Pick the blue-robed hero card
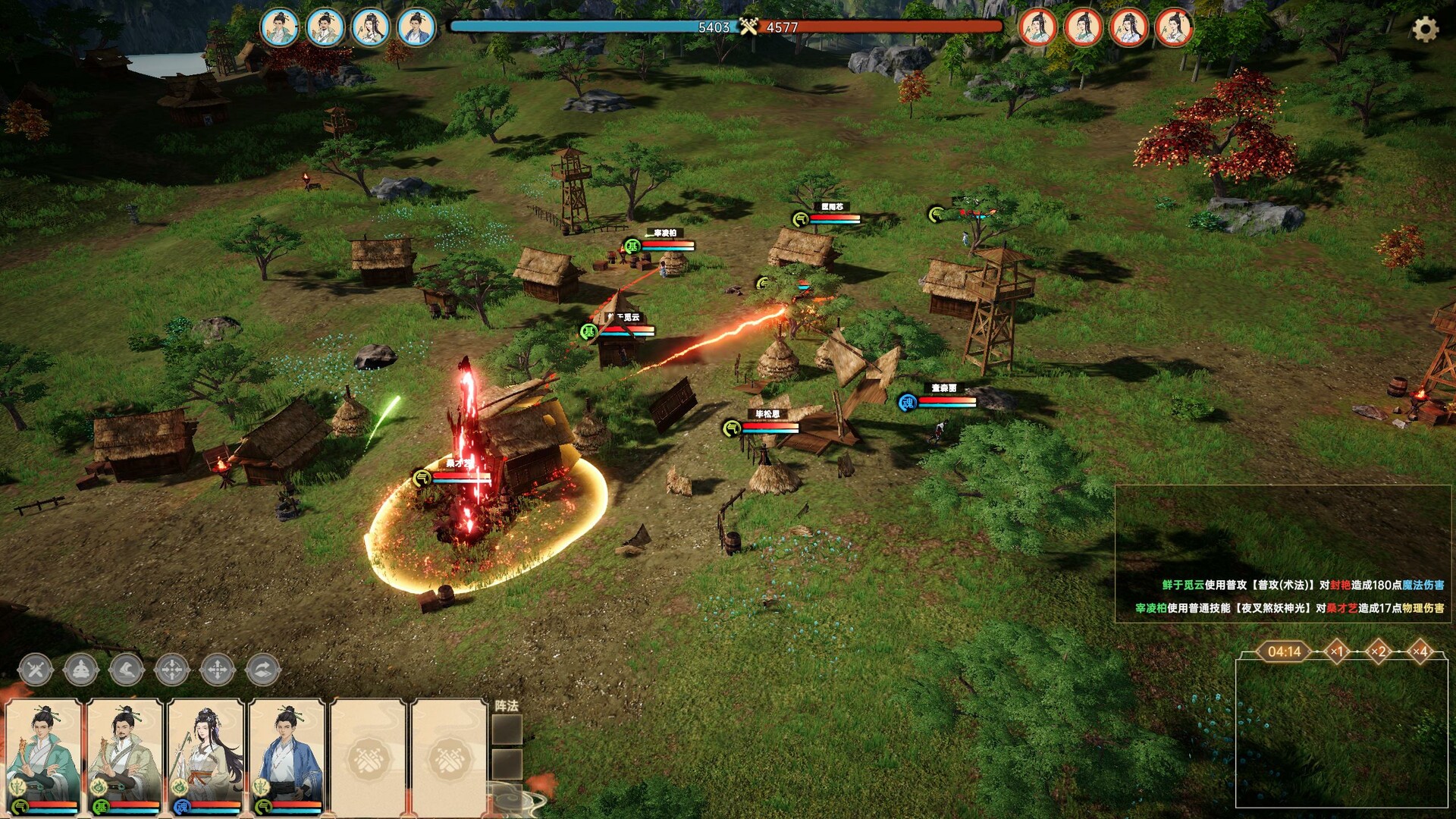1456x819 pixels. pyautogui.click(x=287, y=756)
